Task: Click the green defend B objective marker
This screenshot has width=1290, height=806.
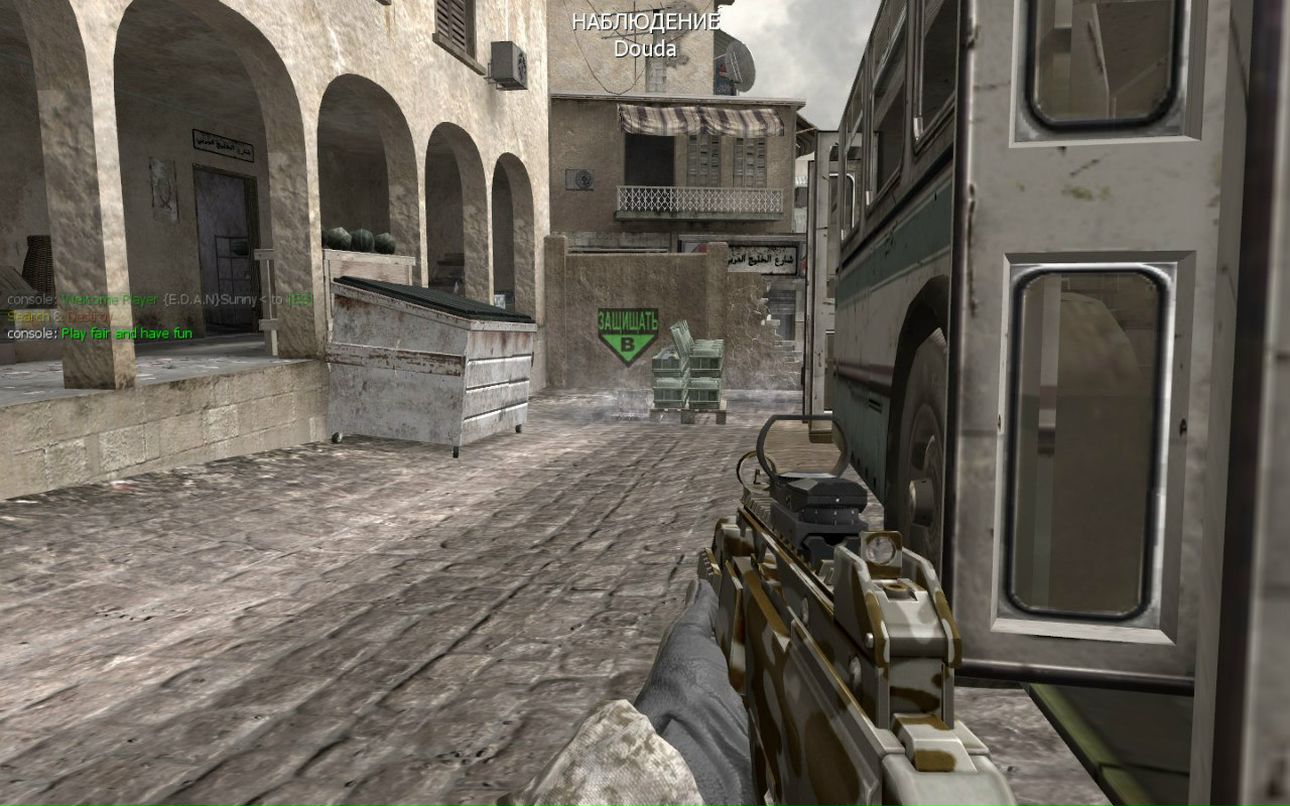Action: 628,335
